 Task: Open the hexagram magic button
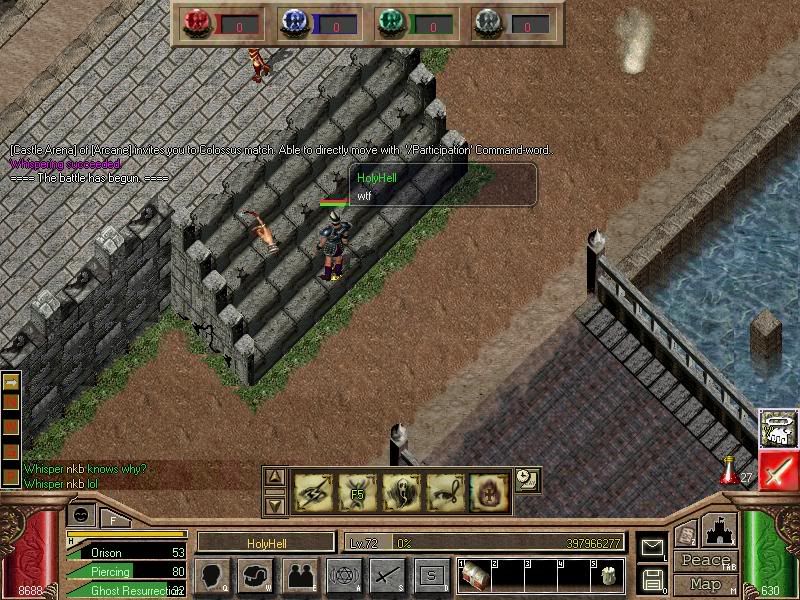[x=343, y=575]
